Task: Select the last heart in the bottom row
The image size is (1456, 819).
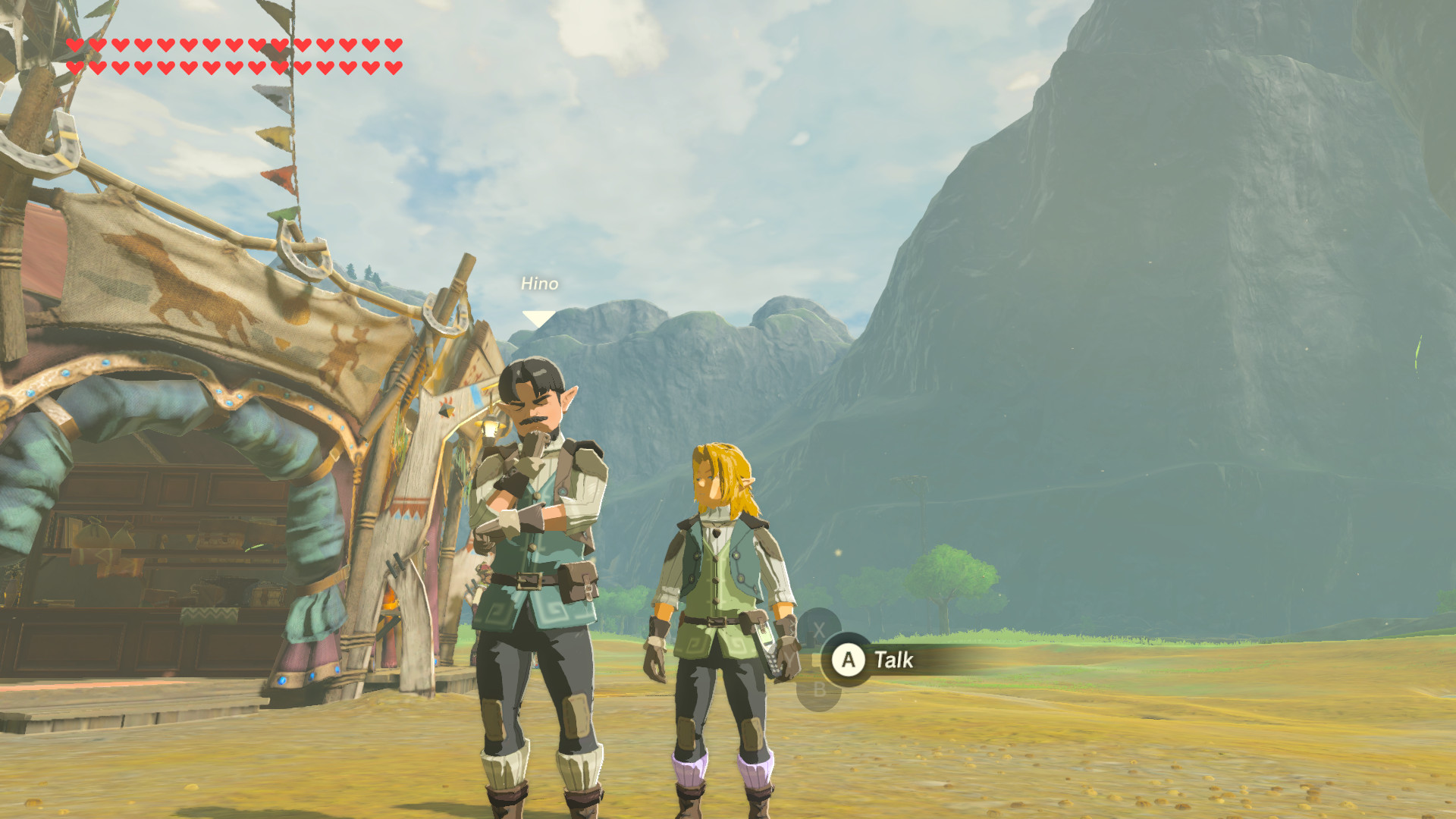Action: [x=394, y=68]
